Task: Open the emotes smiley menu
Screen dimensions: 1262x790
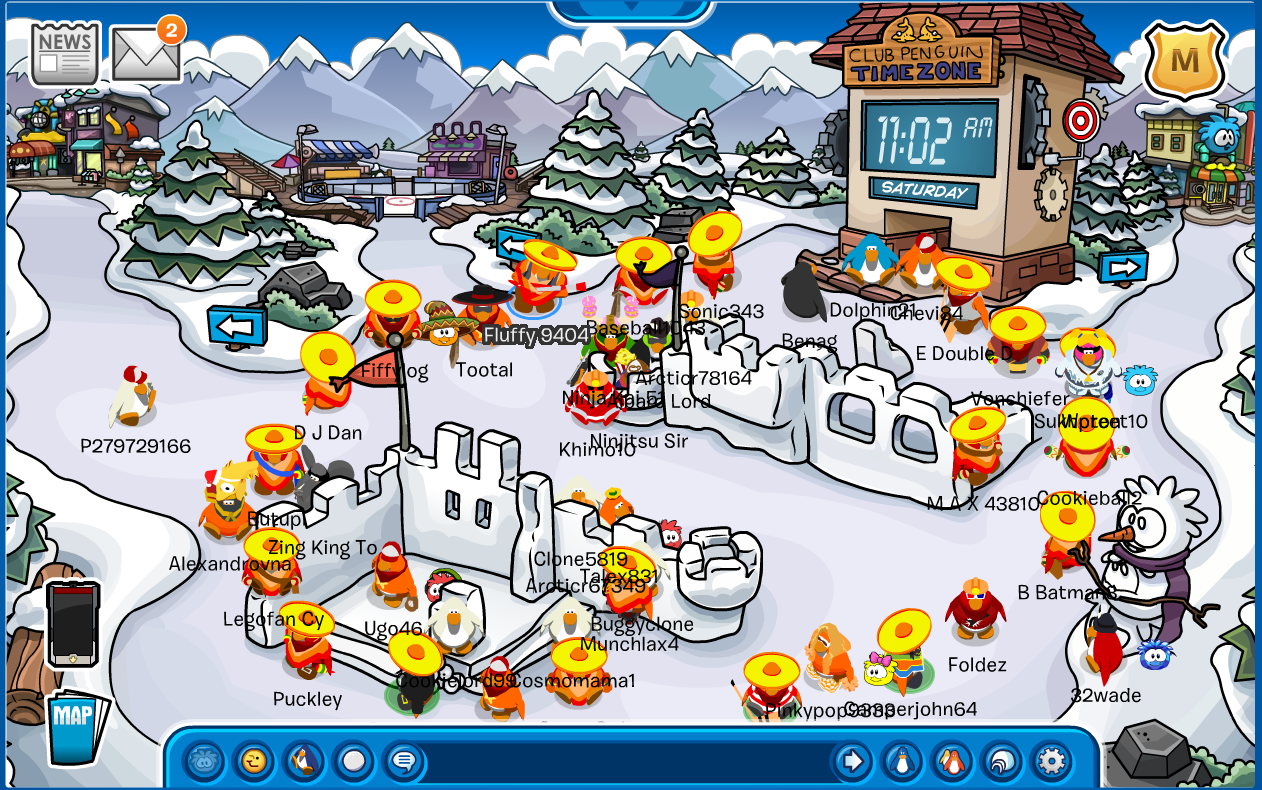Action: pos(254,761)
